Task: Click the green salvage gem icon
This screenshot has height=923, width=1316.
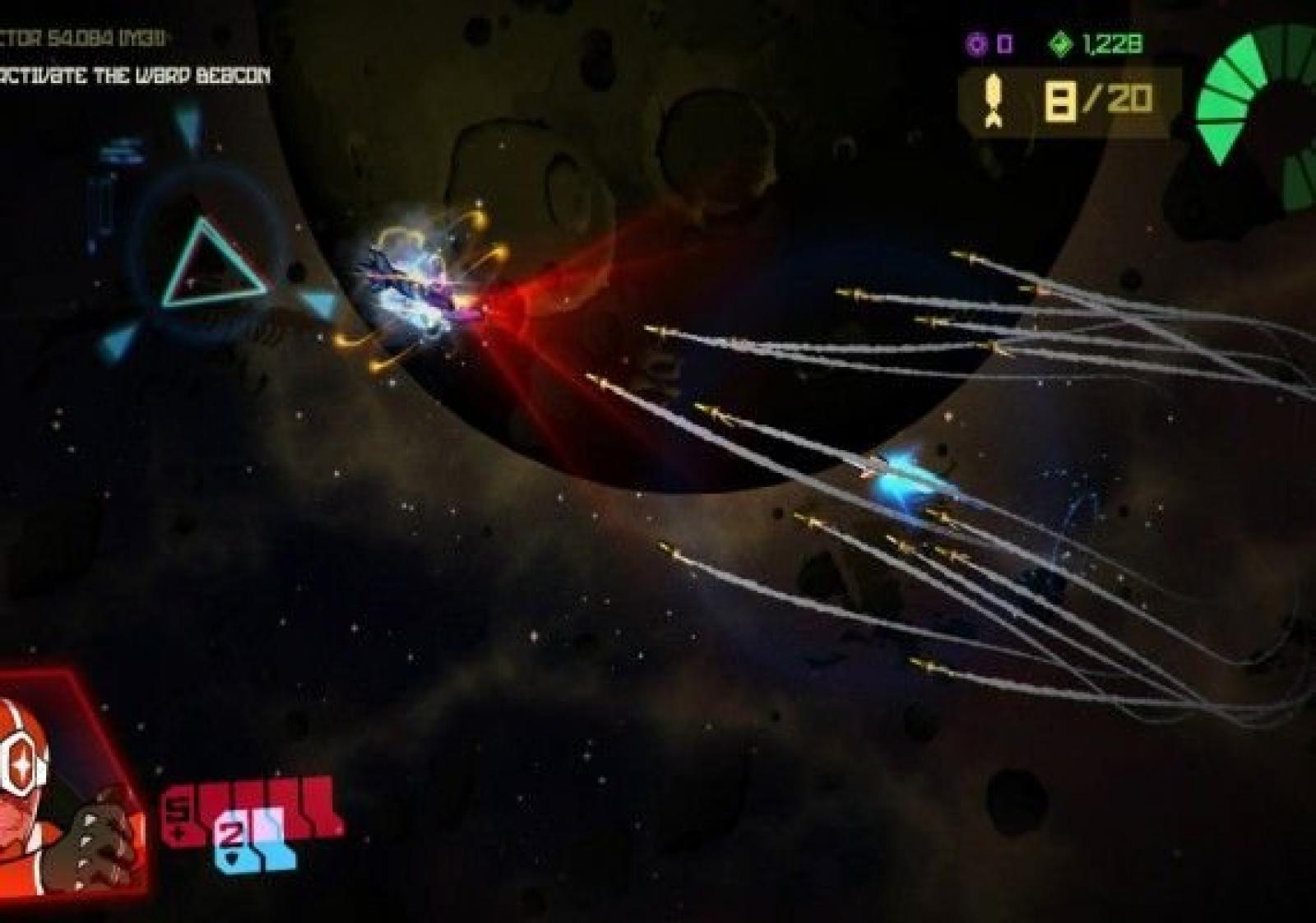Action: coord(1061,44)
